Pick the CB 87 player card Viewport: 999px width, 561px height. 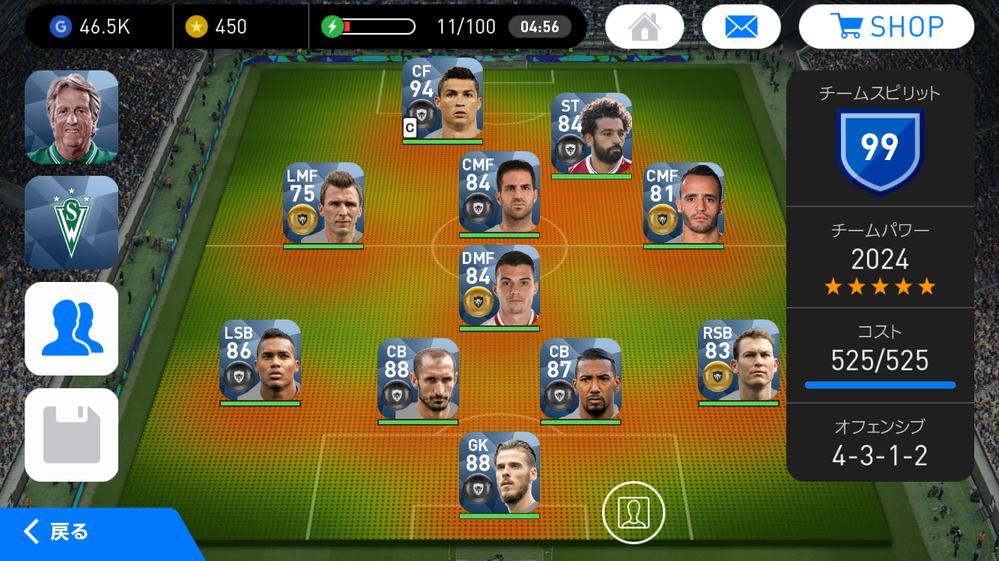pyautogui.click(x=580, y=379)
